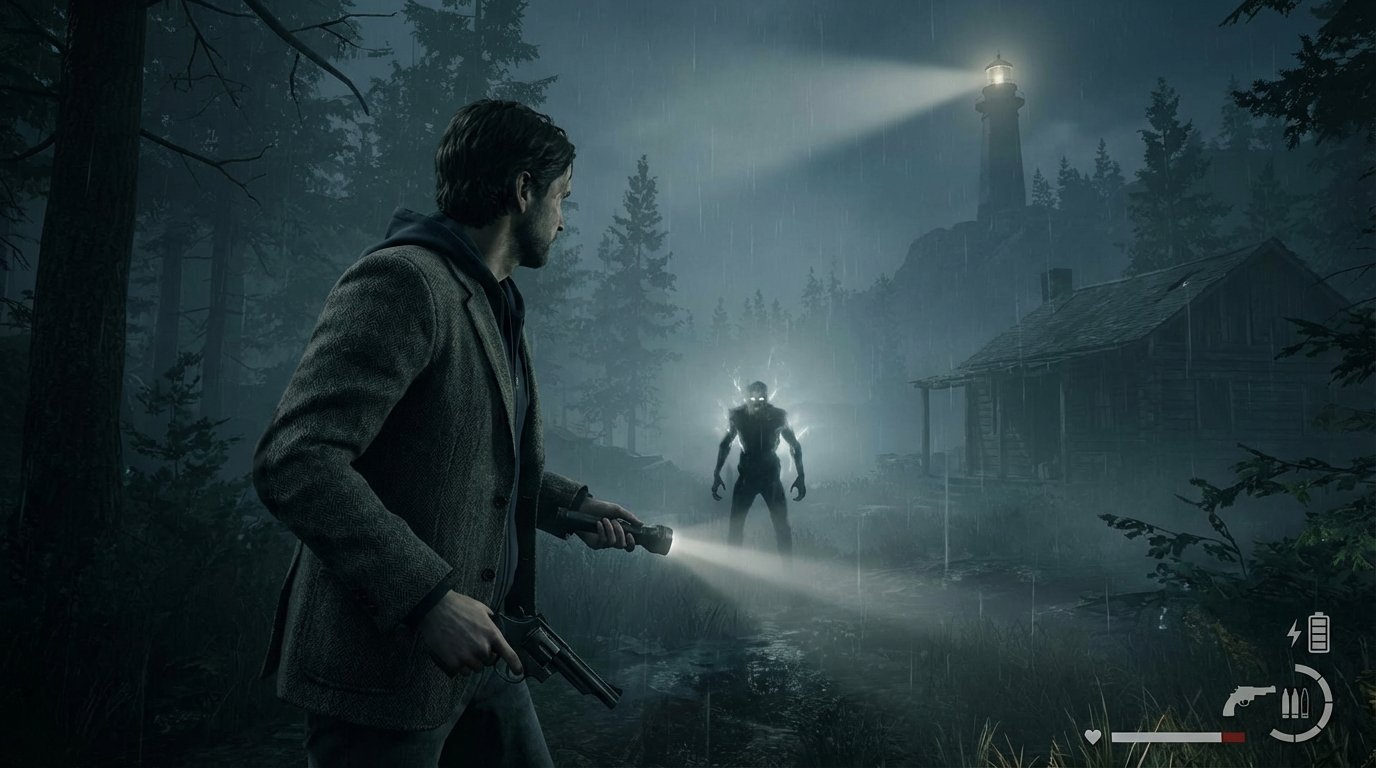1376x768 pixels.
Task: Click the flashlight battery icon
Action: coord(1319,632)
